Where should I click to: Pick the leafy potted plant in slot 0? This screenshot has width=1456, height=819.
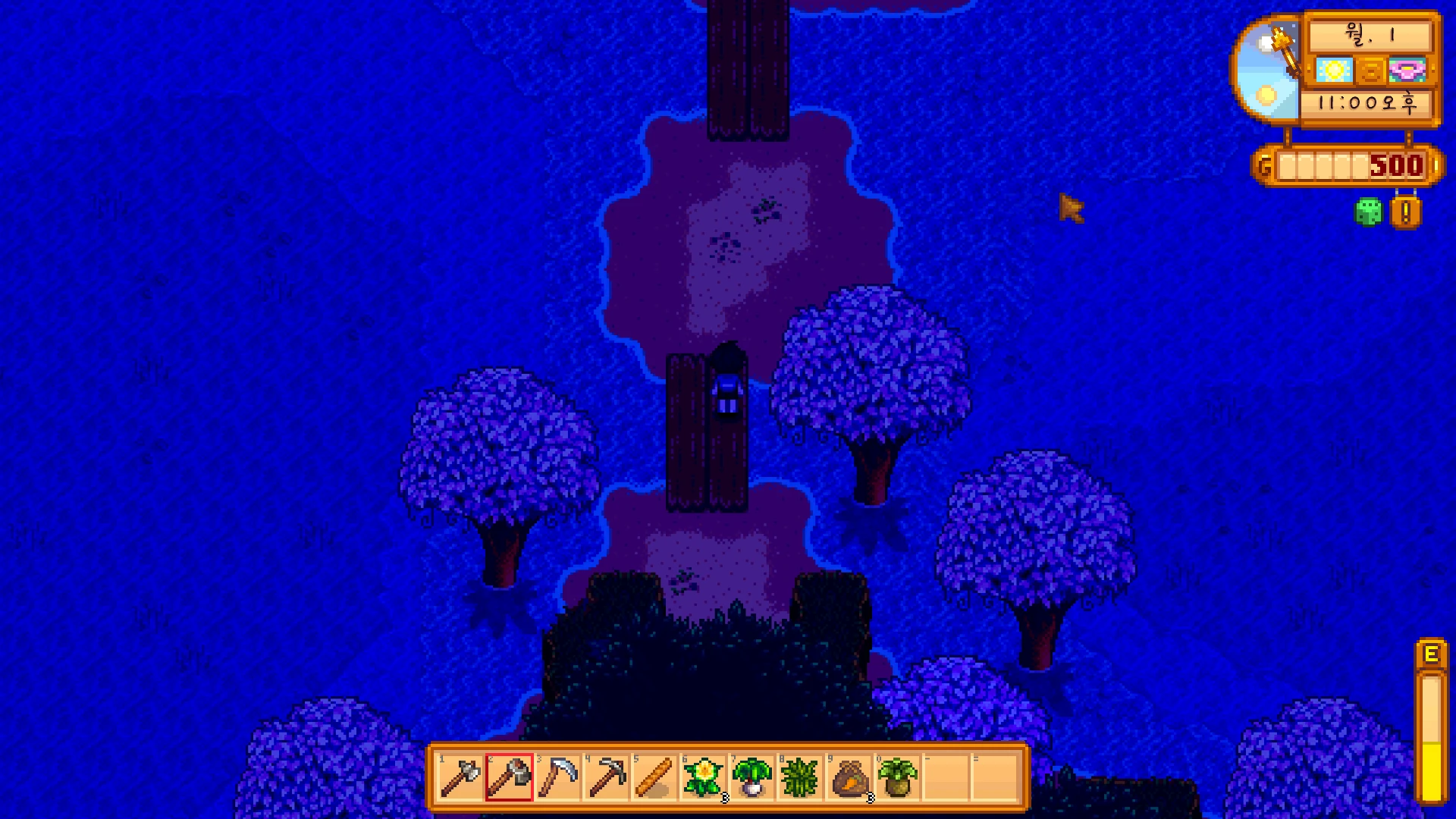click(x=897, y=777)
